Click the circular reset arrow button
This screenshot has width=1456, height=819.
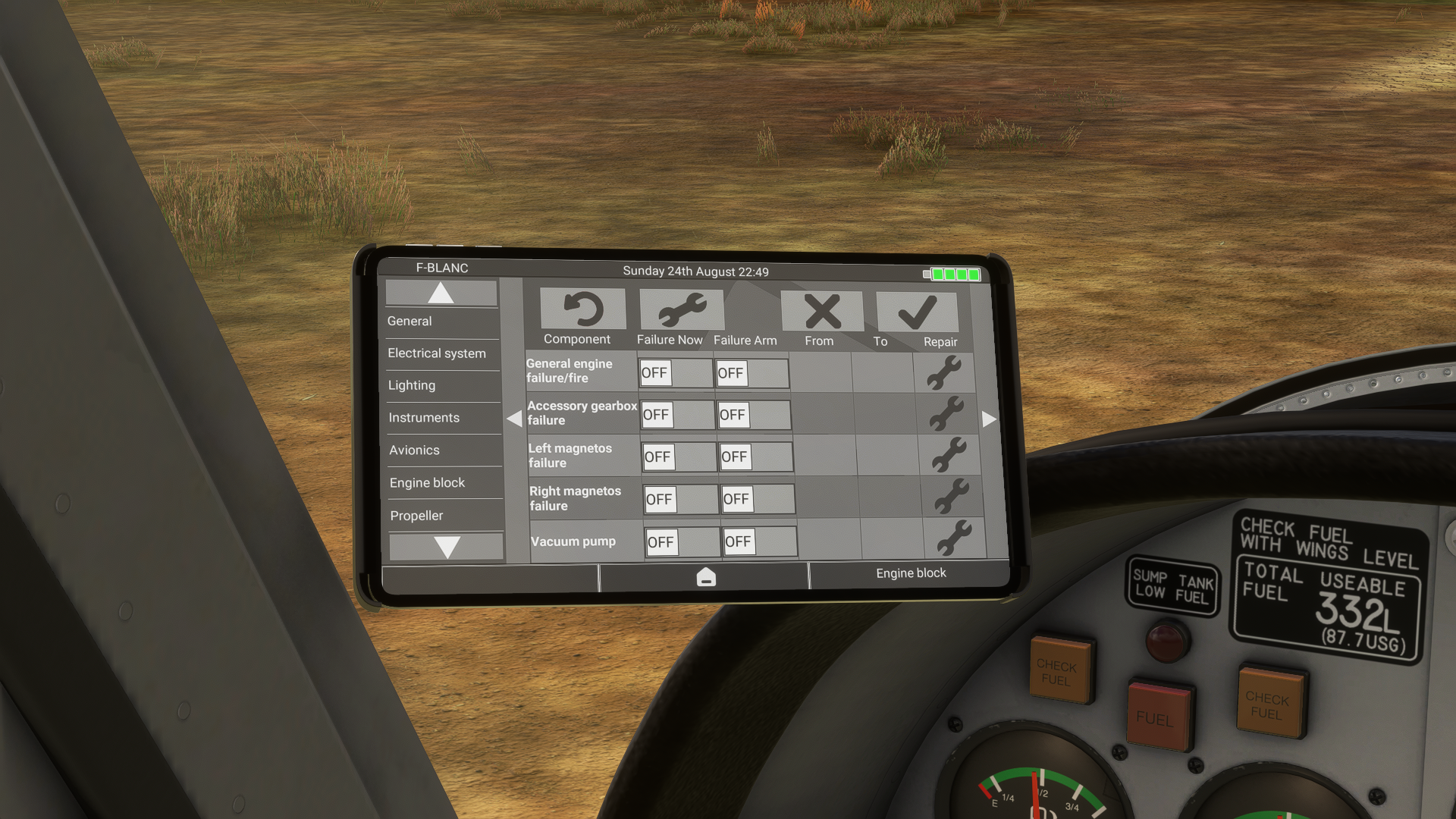(583, 309)
